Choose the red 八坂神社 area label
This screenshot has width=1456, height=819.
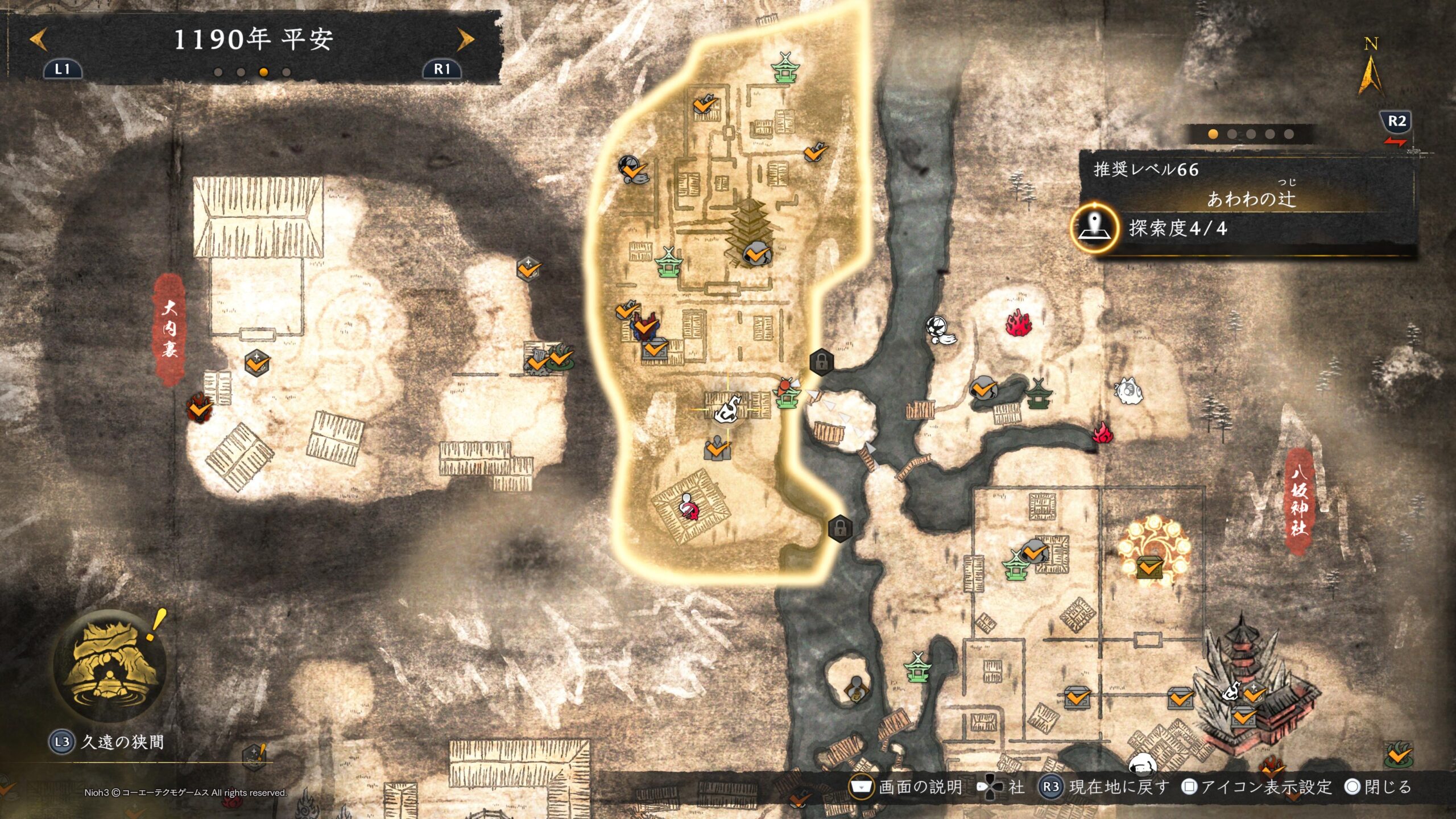point(1298,502)
